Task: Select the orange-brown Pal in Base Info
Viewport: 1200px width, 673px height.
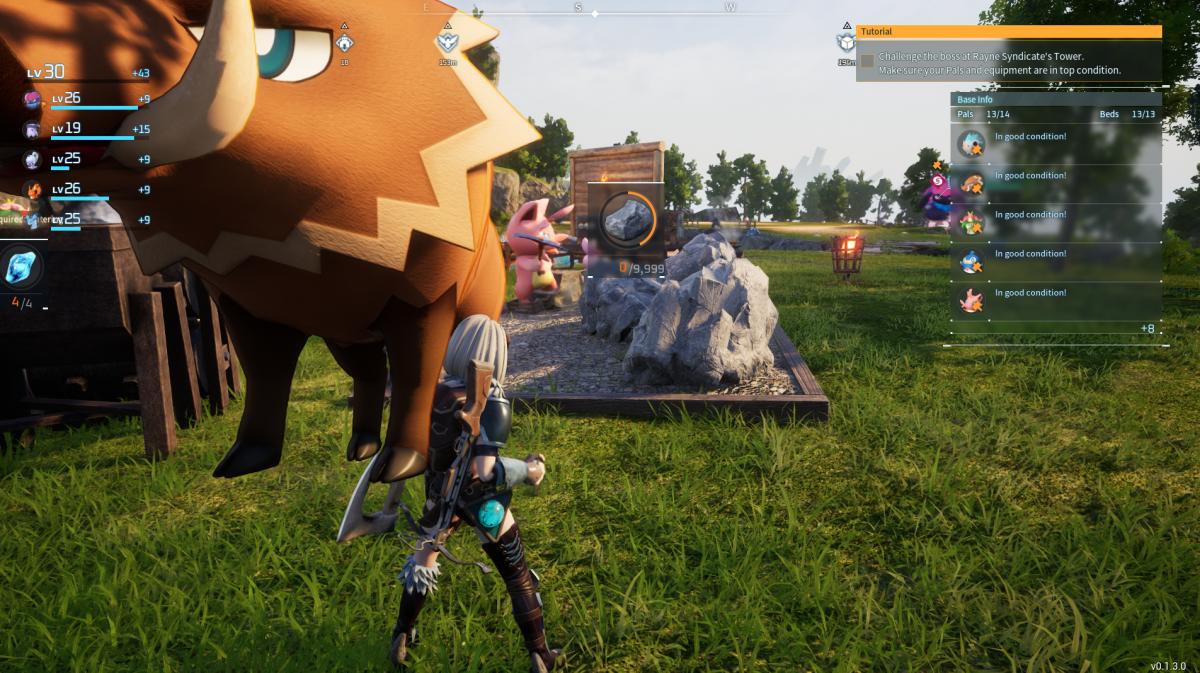Action: (x=971, y=184)
